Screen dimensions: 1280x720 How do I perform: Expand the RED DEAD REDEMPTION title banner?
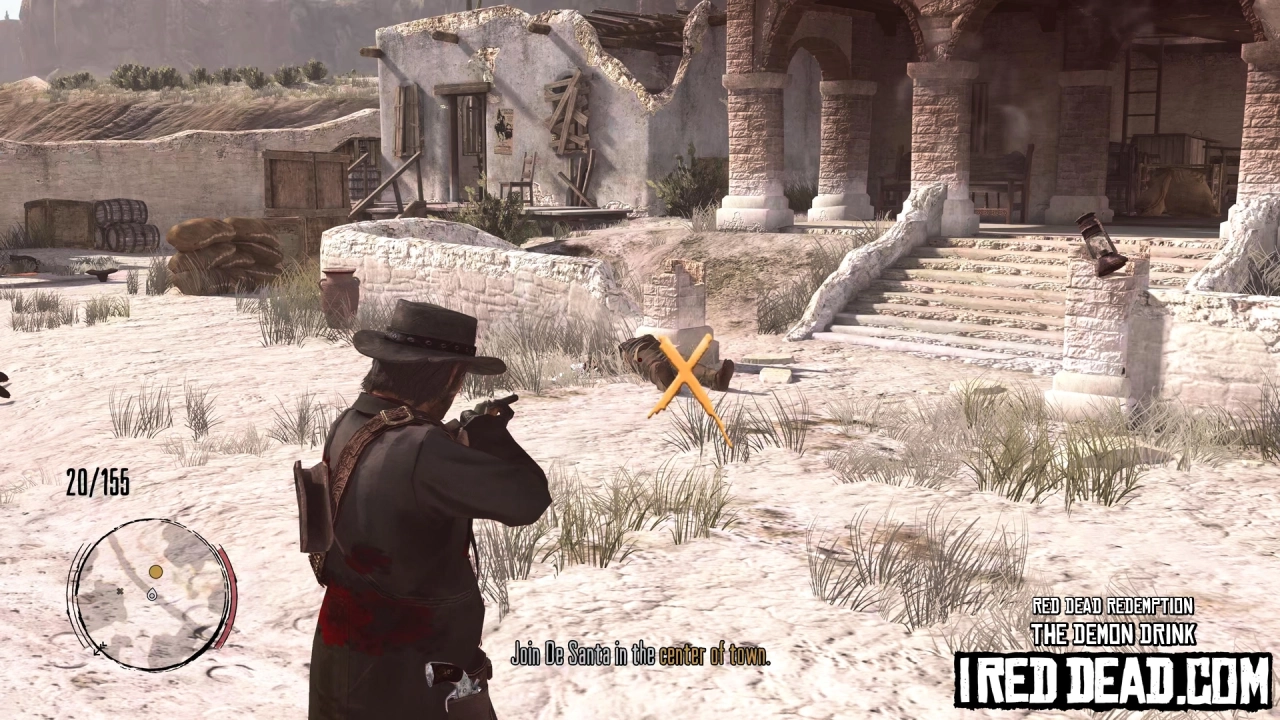[x=1113, y=604]
